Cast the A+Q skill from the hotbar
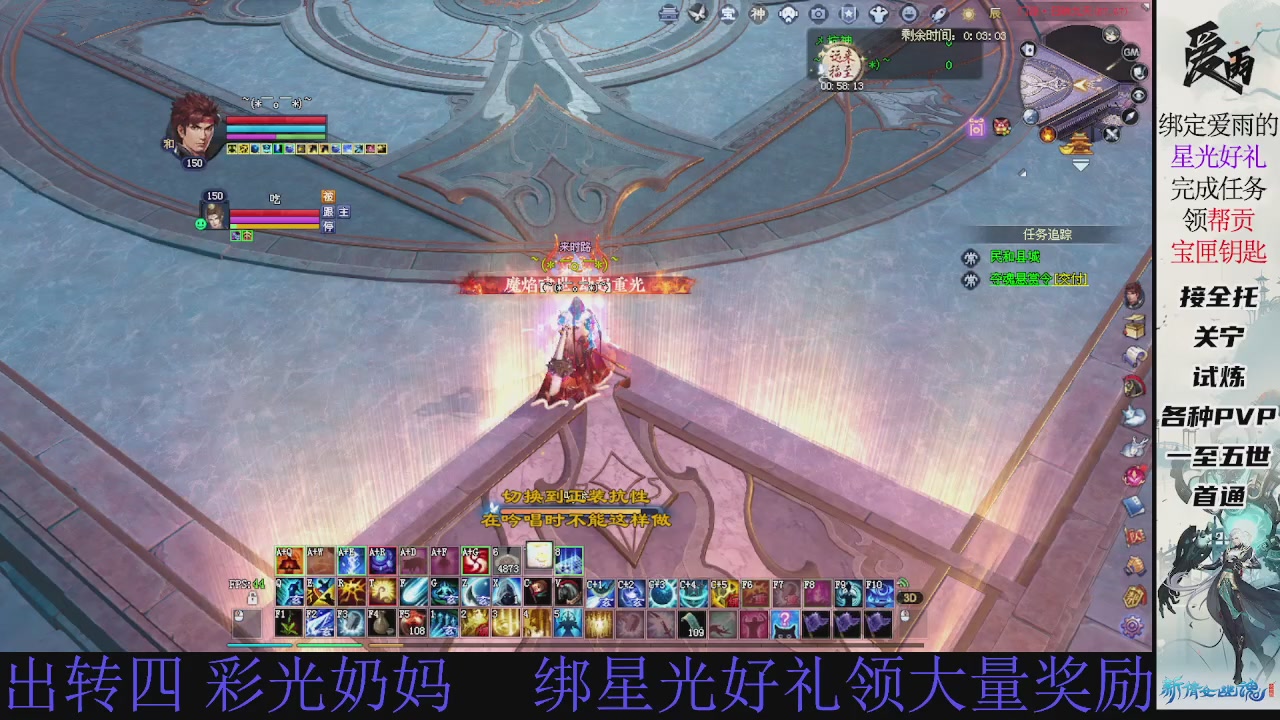 tap(288, 560)
